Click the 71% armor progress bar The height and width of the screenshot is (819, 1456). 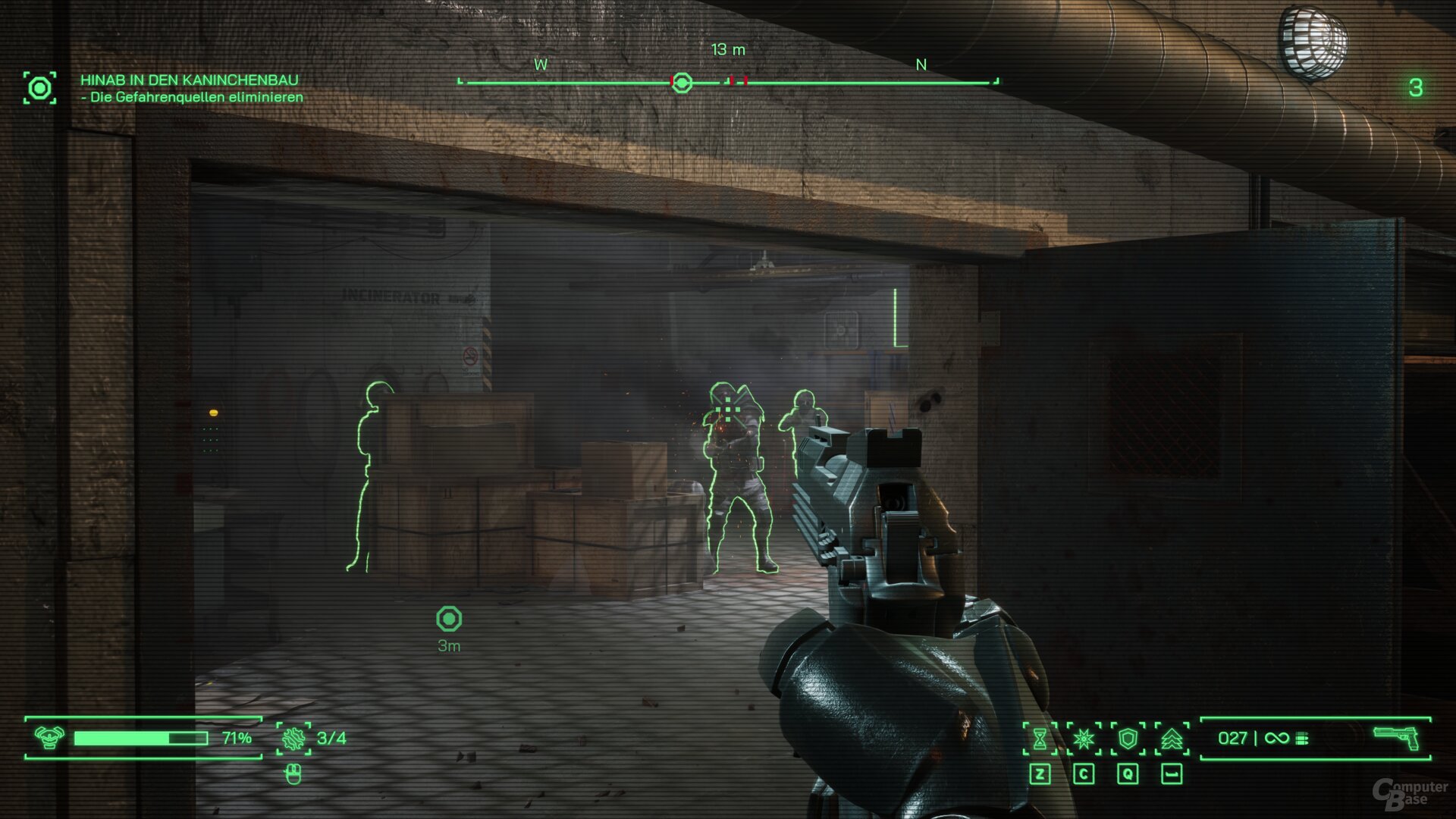[140, 737]
